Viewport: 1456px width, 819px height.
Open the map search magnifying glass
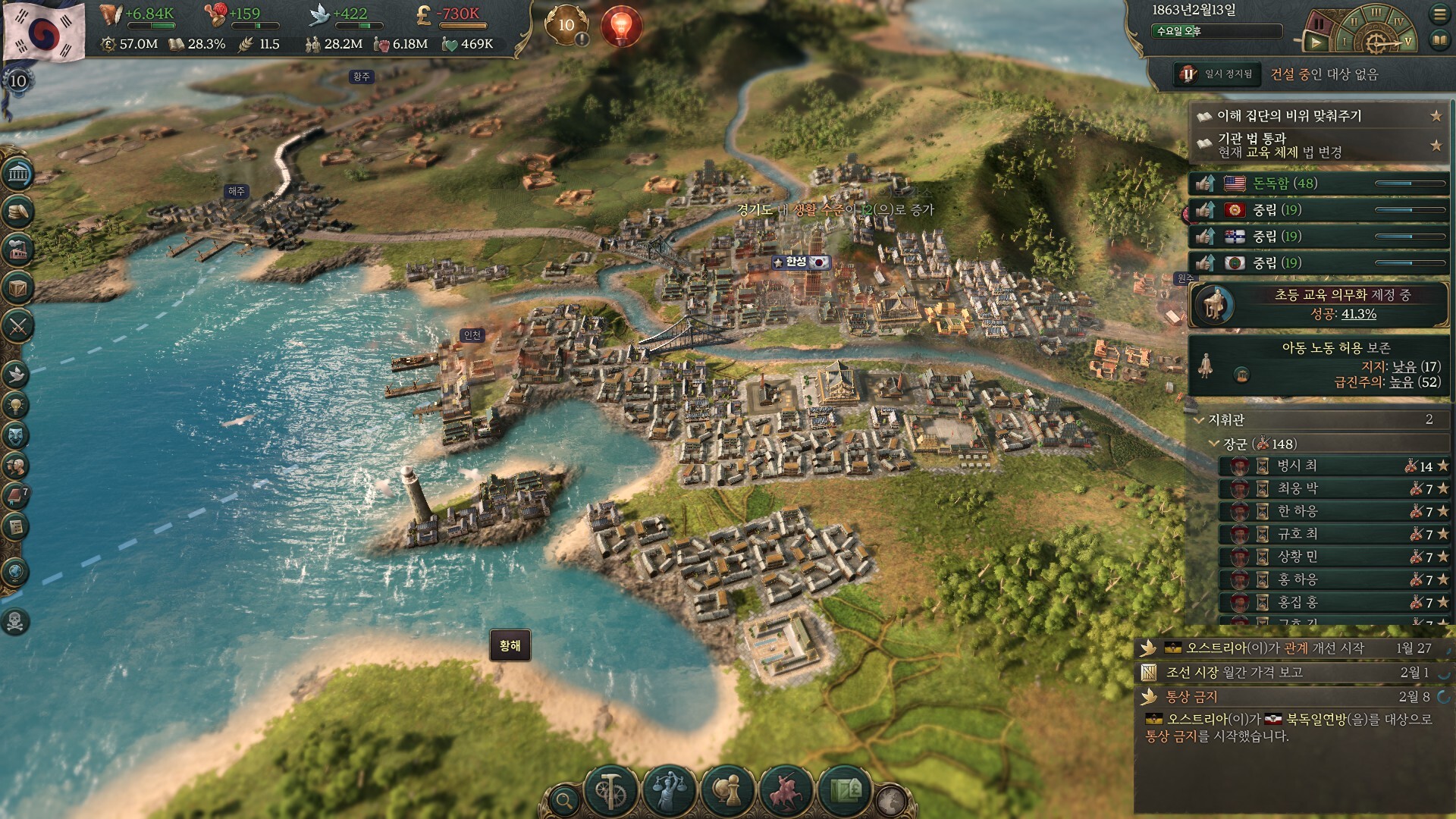pos(563,799)
